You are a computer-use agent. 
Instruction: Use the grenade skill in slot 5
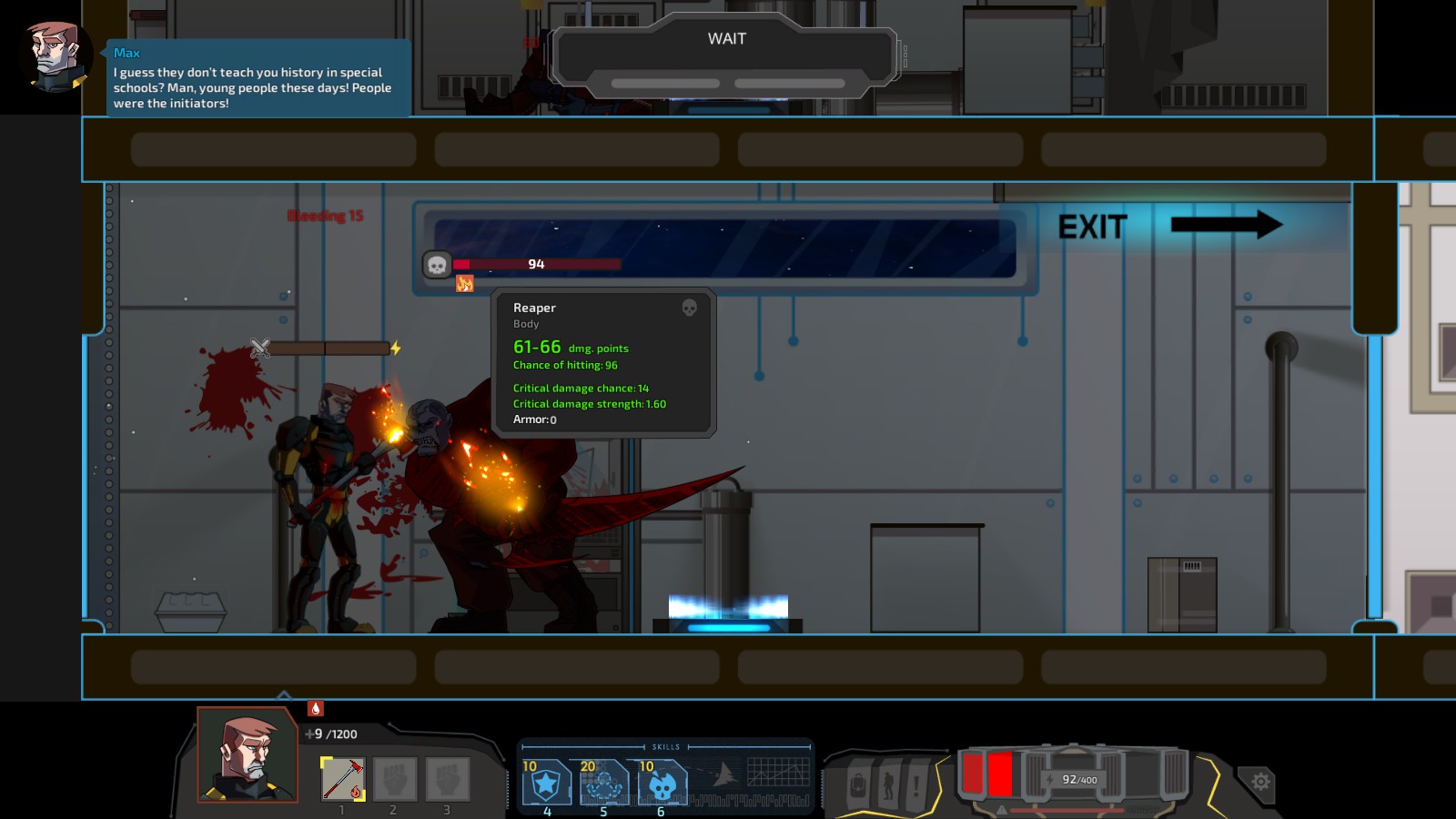click(x=602, y=780)
